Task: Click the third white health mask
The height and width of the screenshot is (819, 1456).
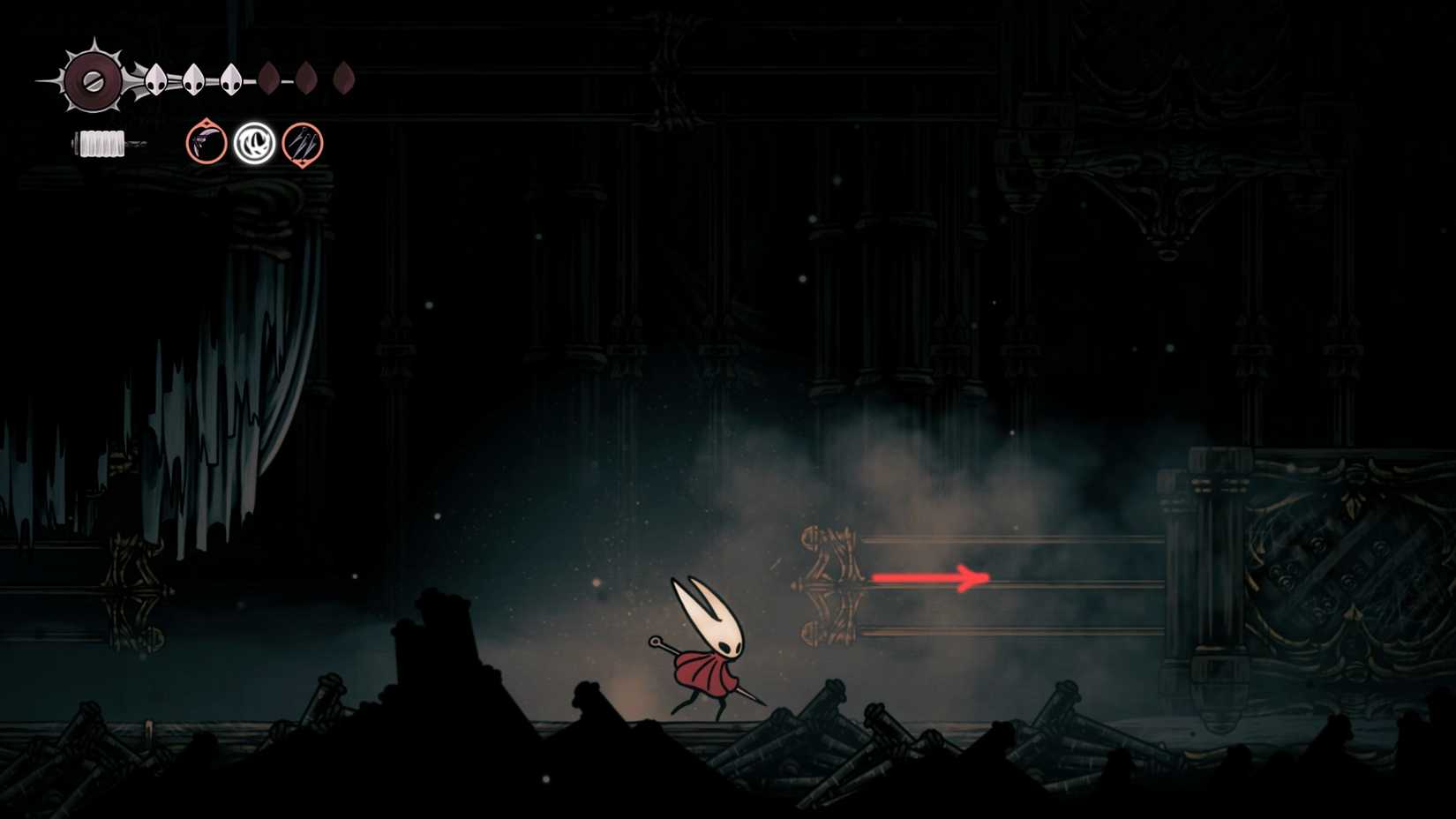Action: (231, 78)
